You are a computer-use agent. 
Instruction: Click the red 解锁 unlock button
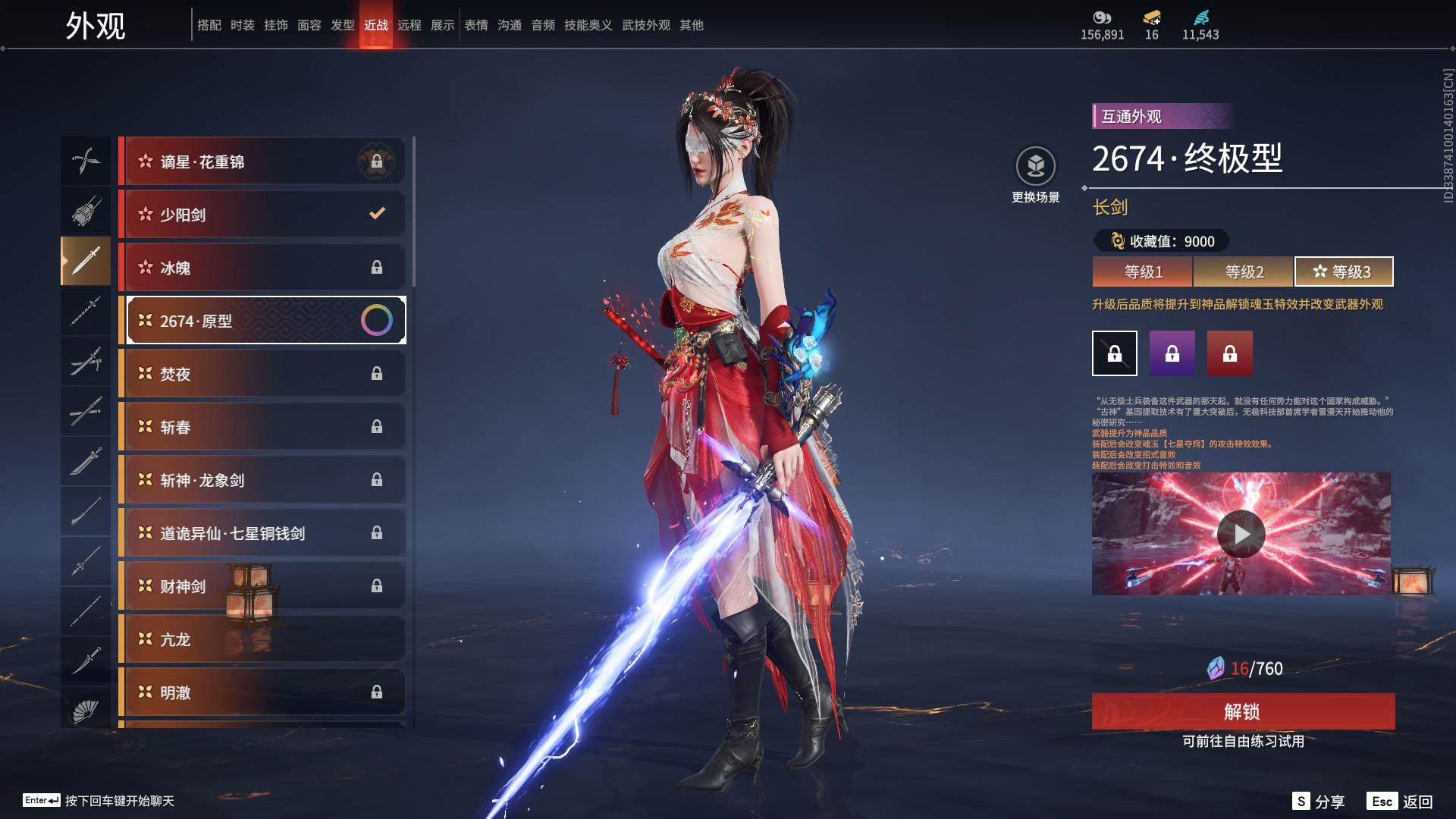coord(1243,711)
